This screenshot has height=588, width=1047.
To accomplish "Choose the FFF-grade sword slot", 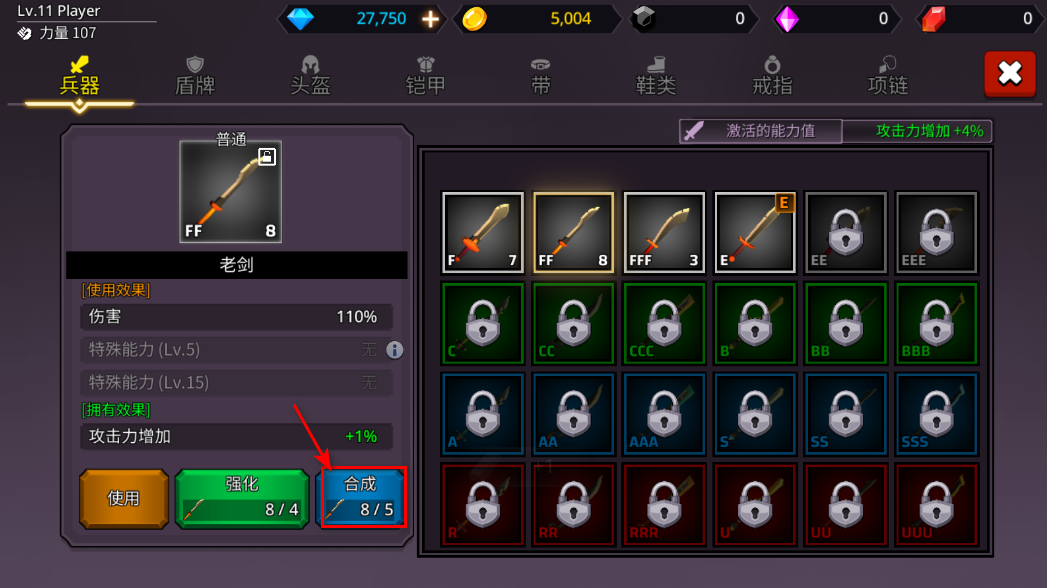I will tap(664, 233).
